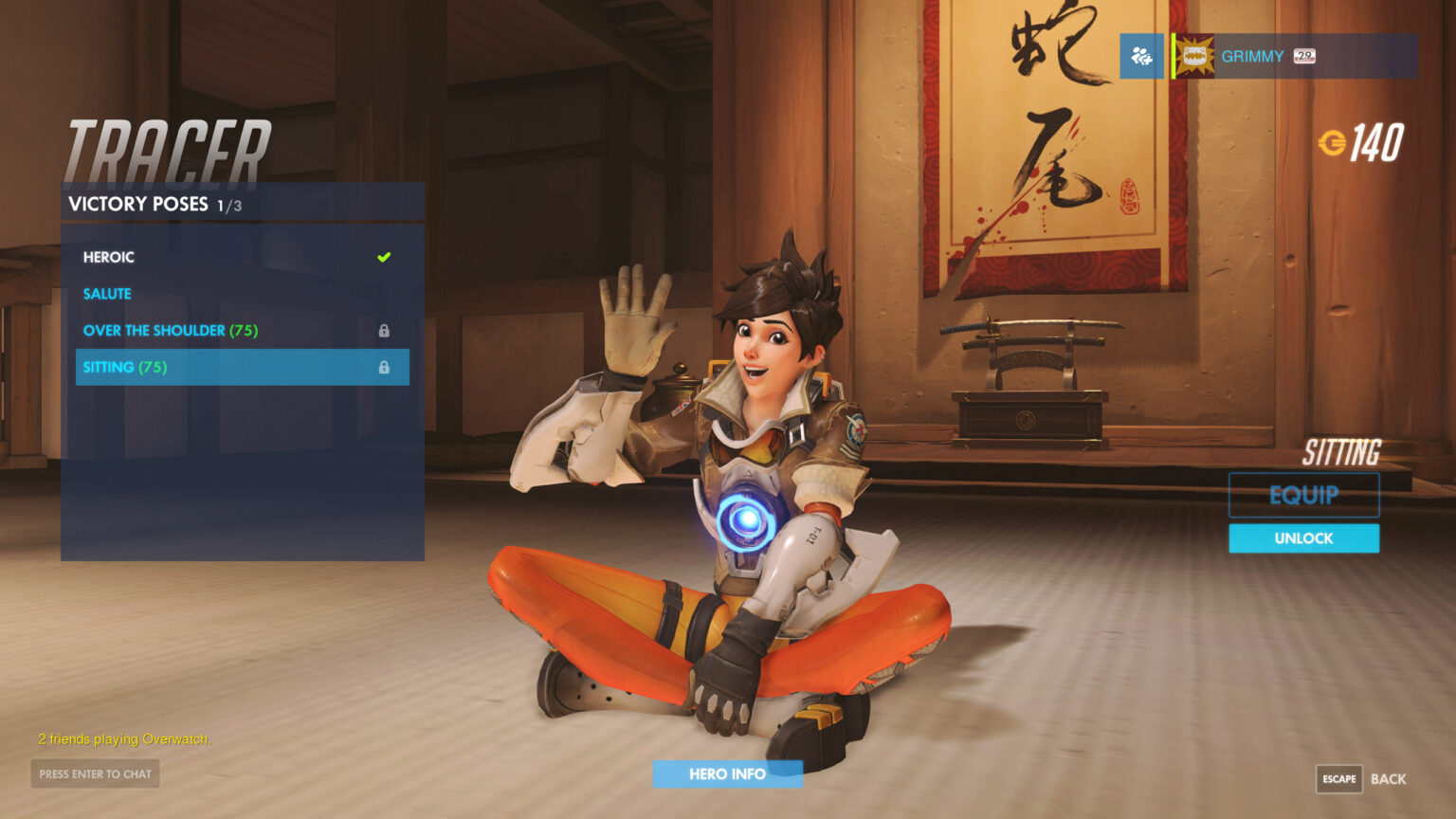Viewport: 1456px width, 819px height.
Task: Click the 2 friends playing Overwatch notice
Action: point(125,738)
